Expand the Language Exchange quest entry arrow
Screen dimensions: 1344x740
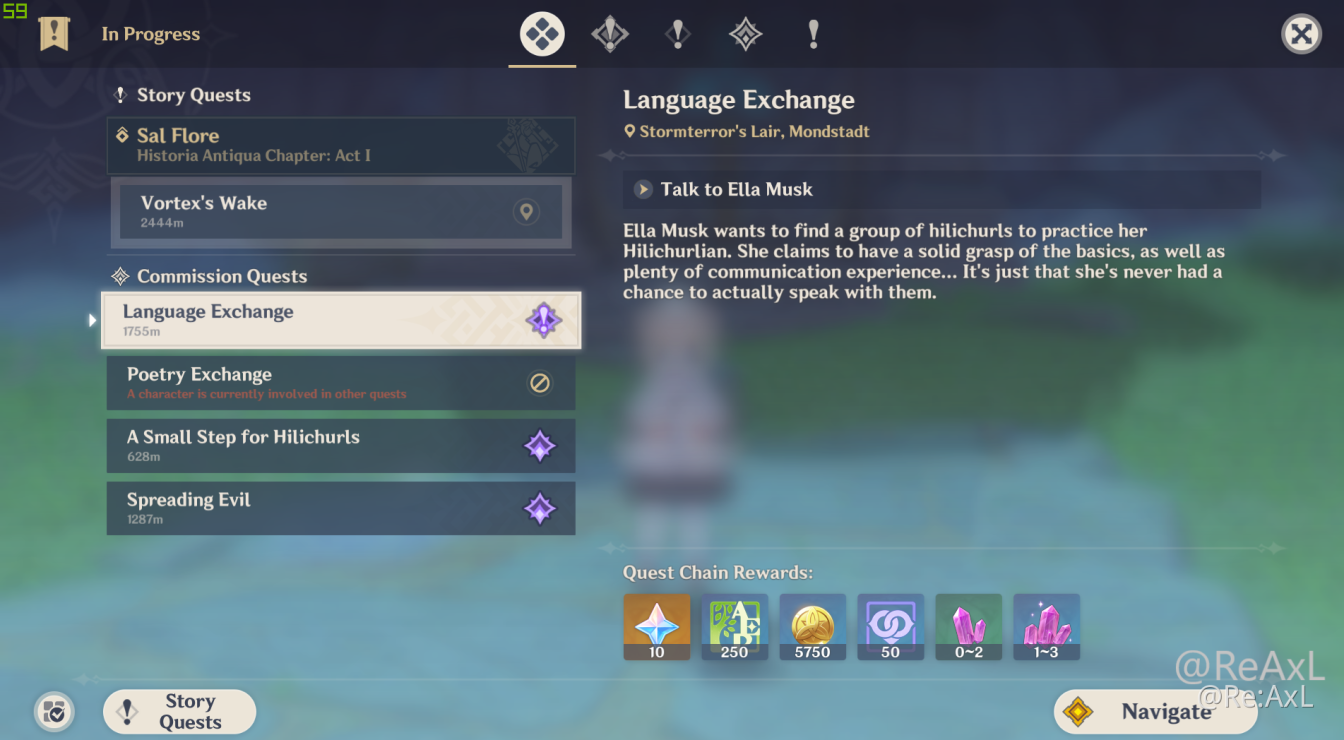tap(92, 320)
